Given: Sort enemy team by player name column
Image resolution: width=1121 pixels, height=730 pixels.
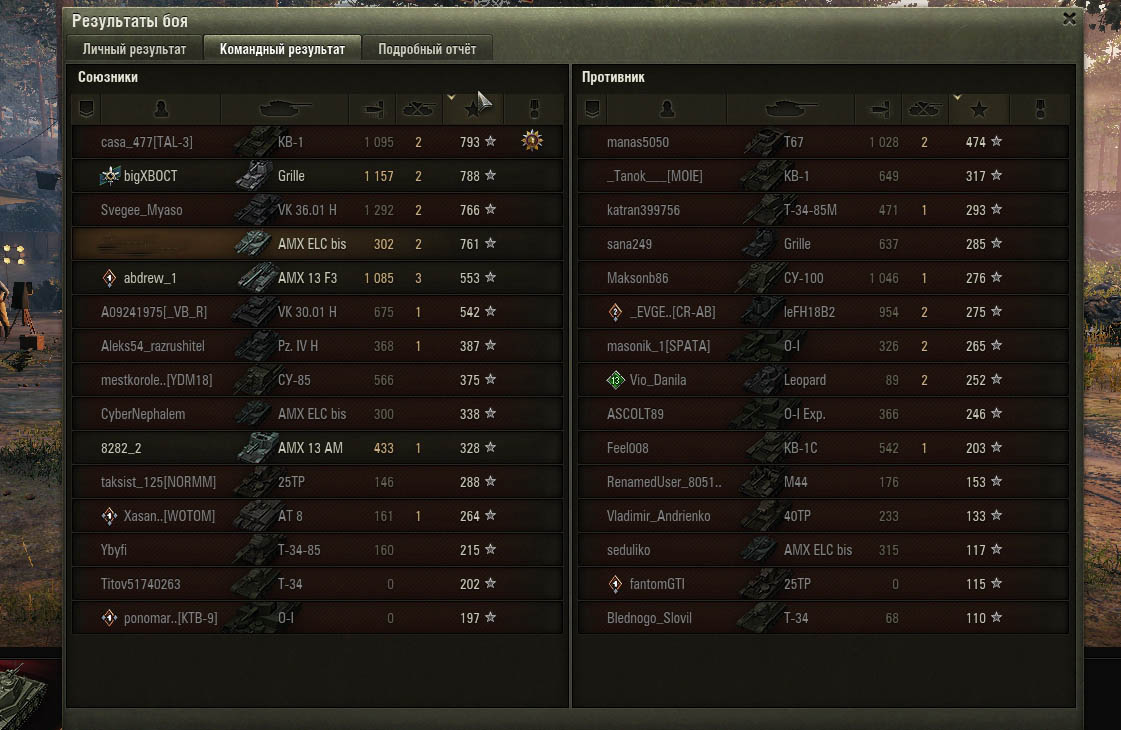Looking at the screenshot, I should [668, 108].
